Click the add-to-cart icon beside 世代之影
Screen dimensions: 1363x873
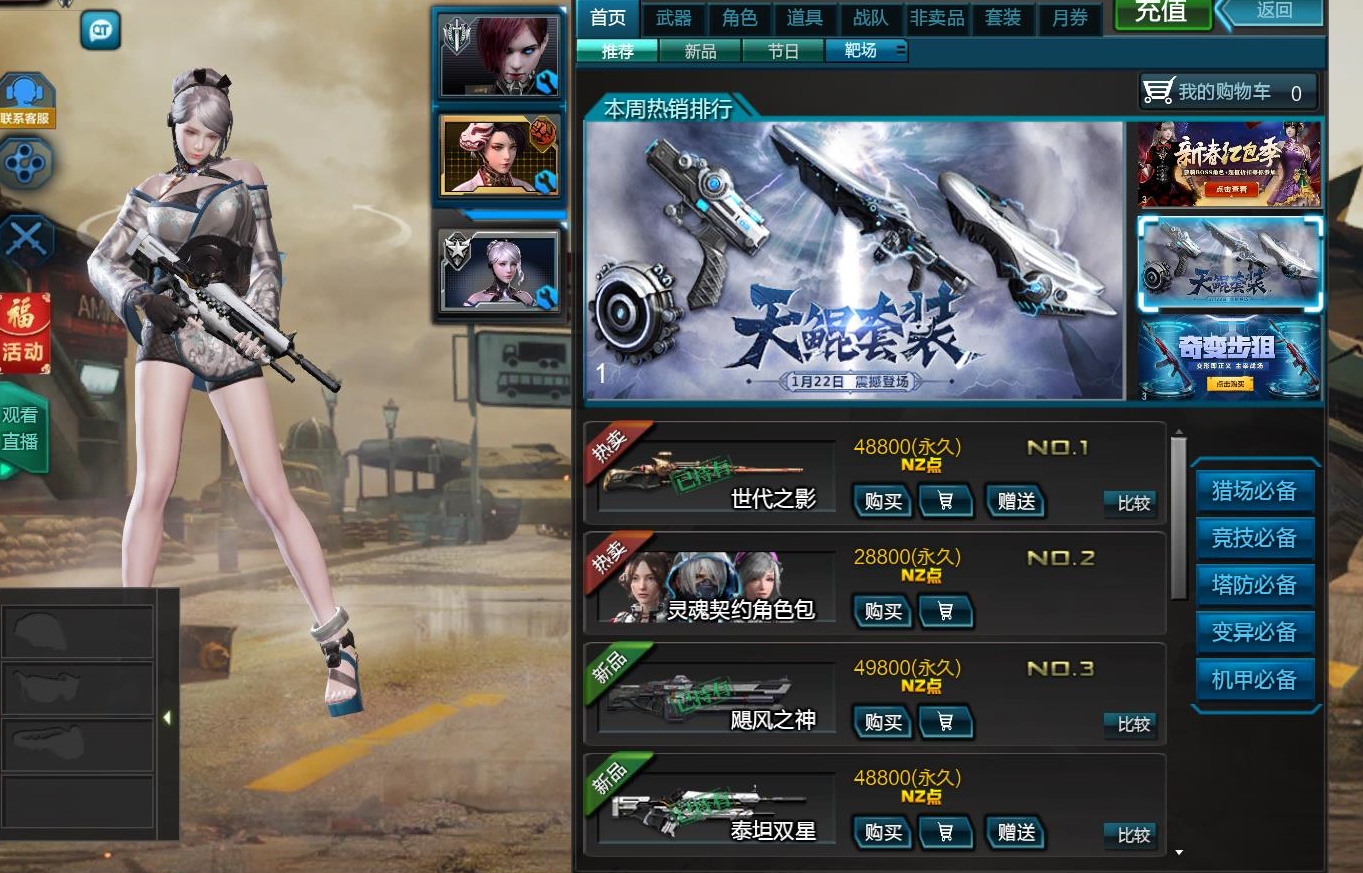tap(945, 501)
